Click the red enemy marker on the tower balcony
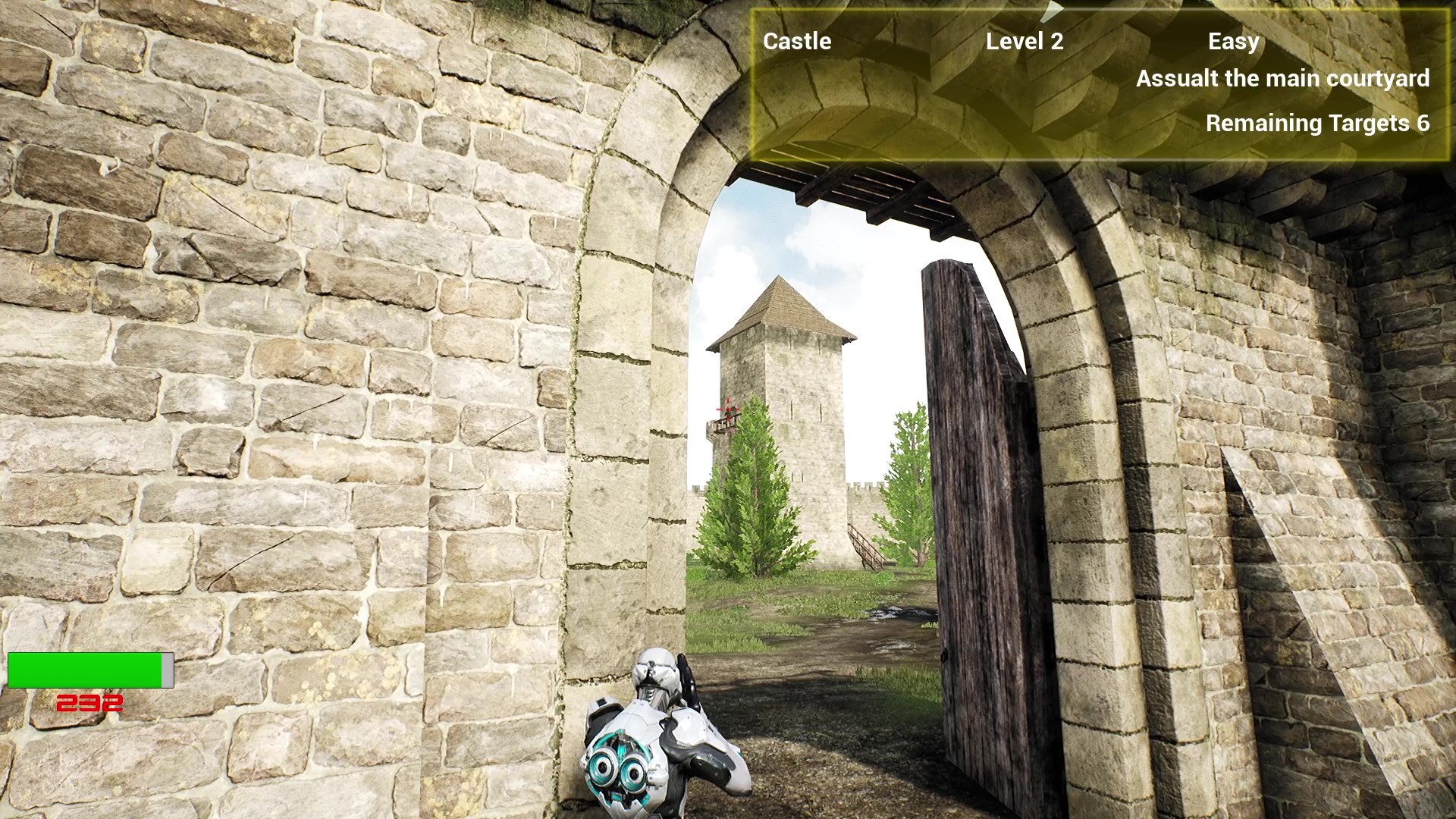This screenshot has height=819, width=1456. (728, 408)
